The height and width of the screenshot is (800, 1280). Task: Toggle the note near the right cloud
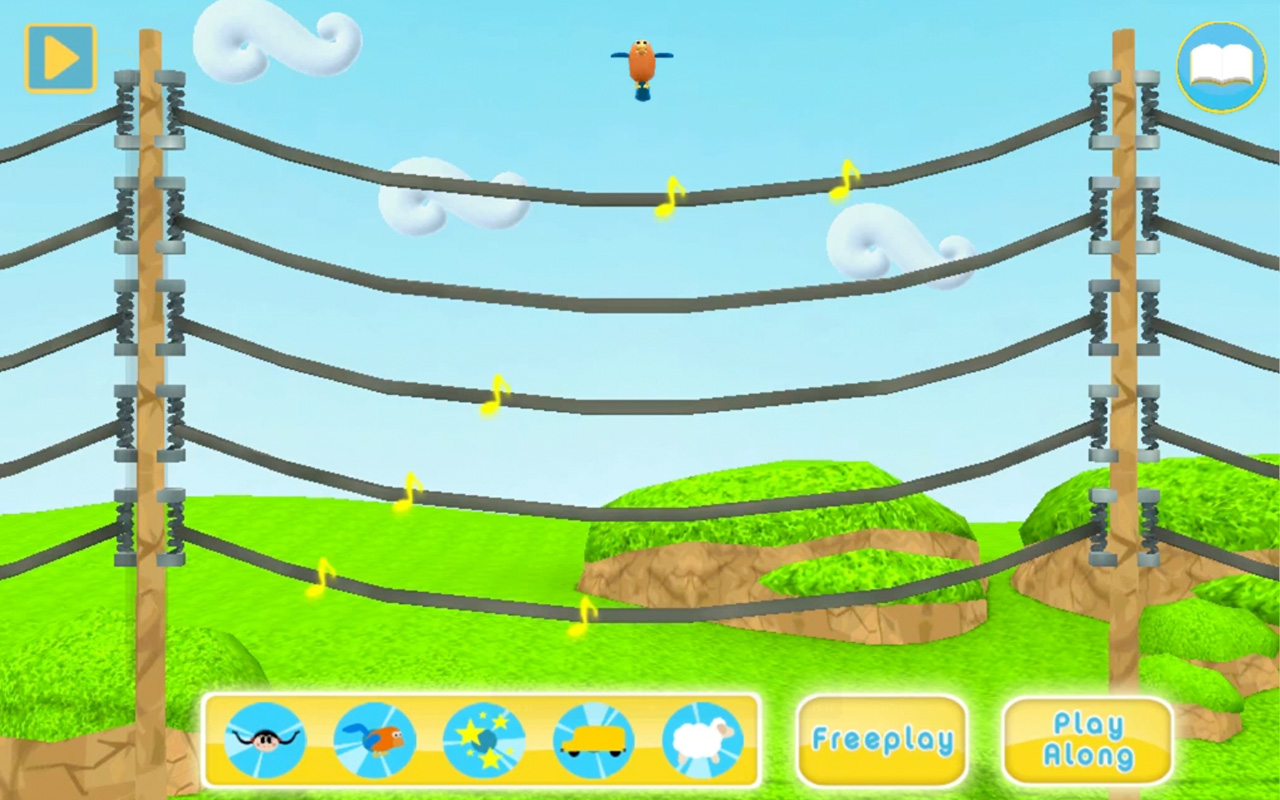tap(842, 182)
